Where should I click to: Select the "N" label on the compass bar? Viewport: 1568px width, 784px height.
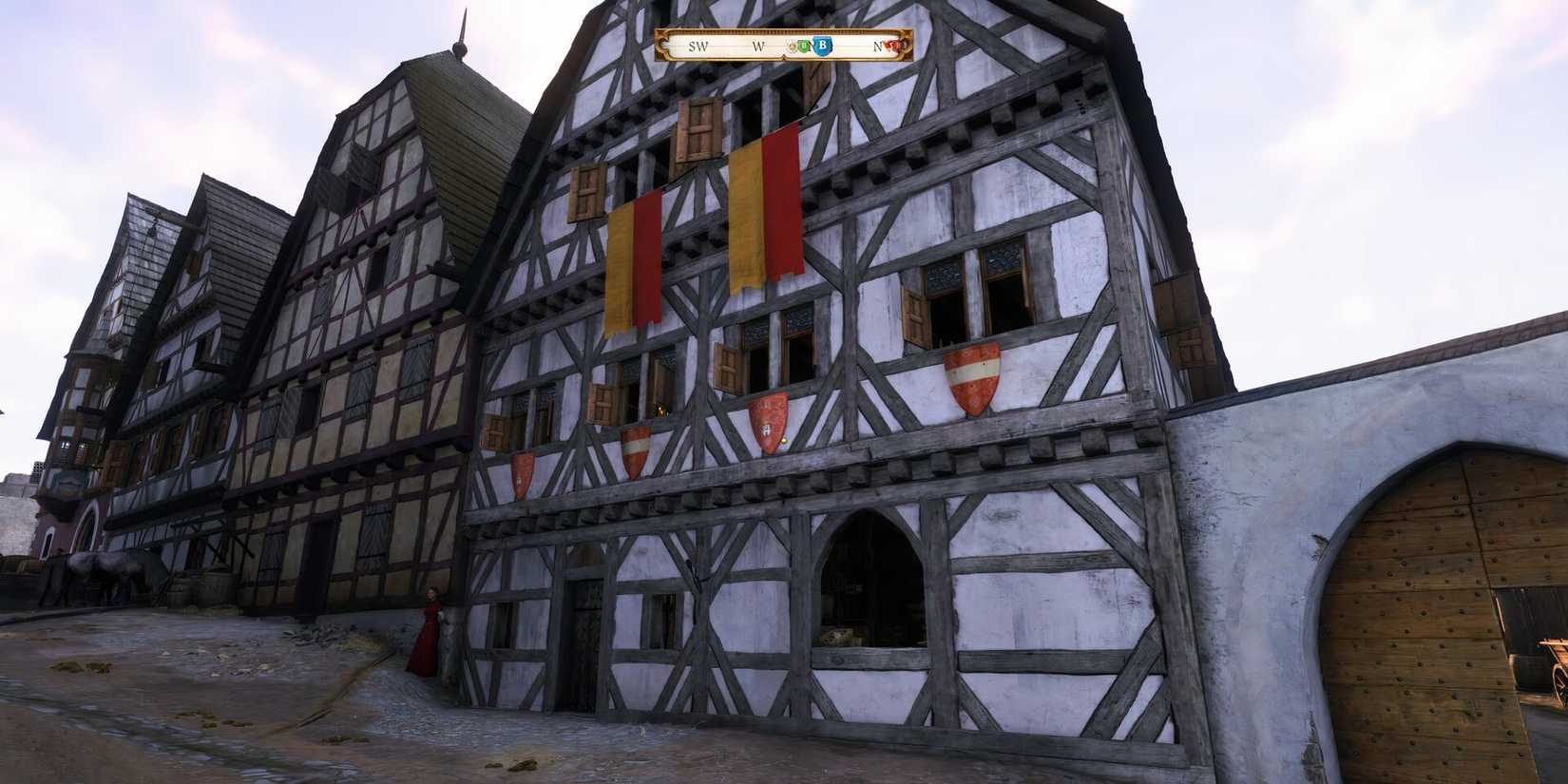[877, 45]
